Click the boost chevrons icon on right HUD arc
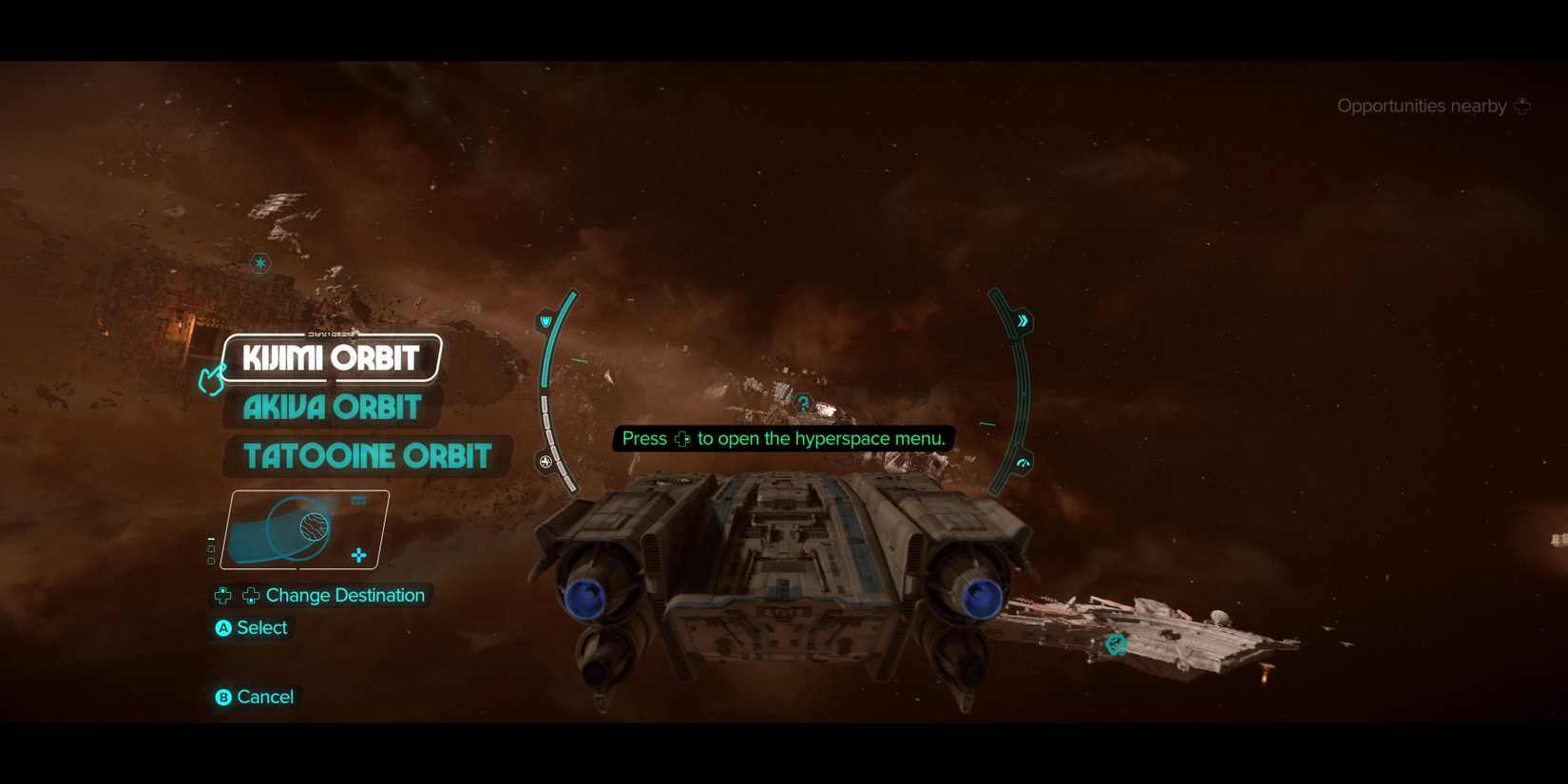The height and width of the screenshot is (784, 1568). [1023, 320]
